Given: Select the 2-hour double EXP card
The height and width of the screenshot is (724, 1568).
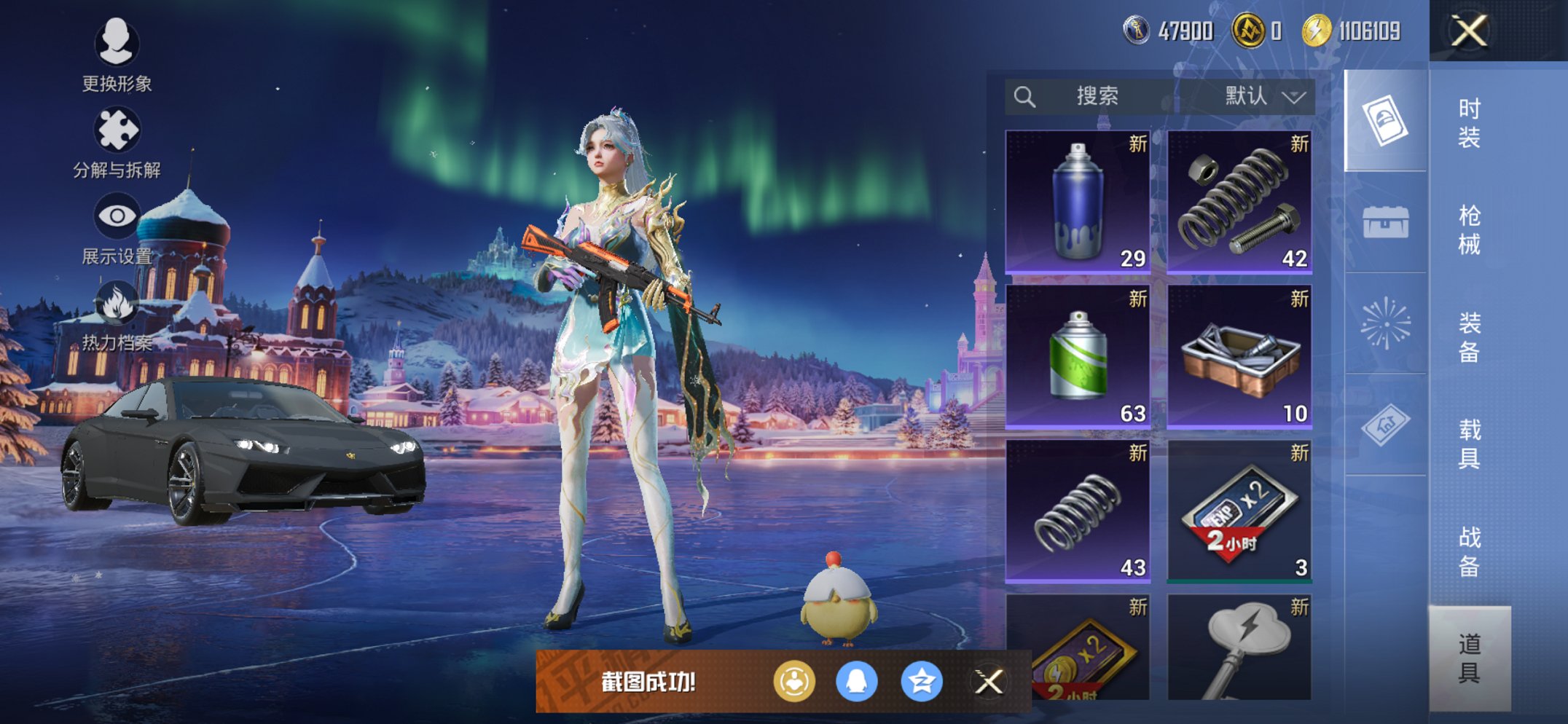Looking at the screenshot, I should [x=1239, y=511].
